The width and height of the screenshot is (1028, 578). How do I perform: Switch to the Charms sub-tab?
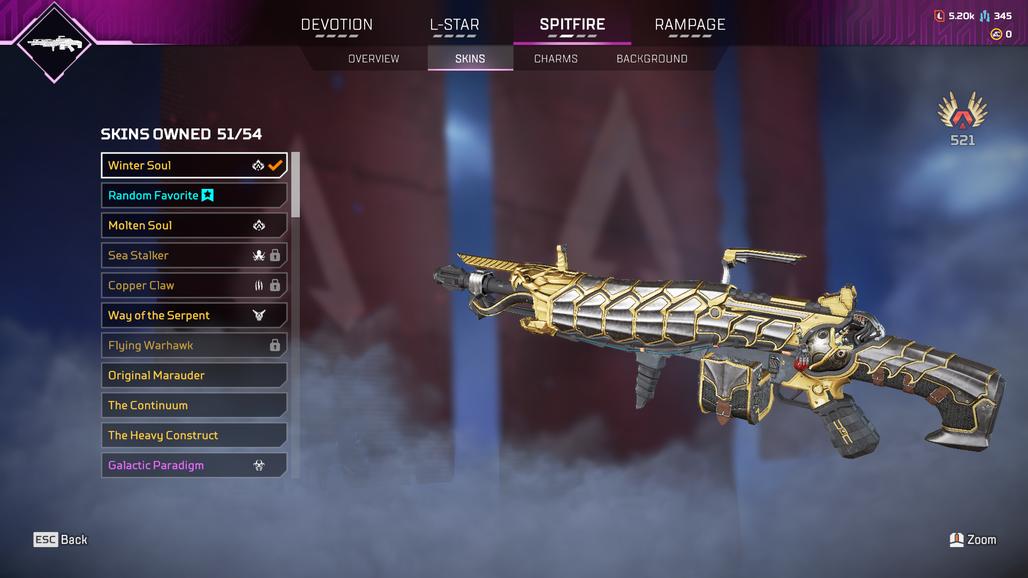tap(556, 59)
